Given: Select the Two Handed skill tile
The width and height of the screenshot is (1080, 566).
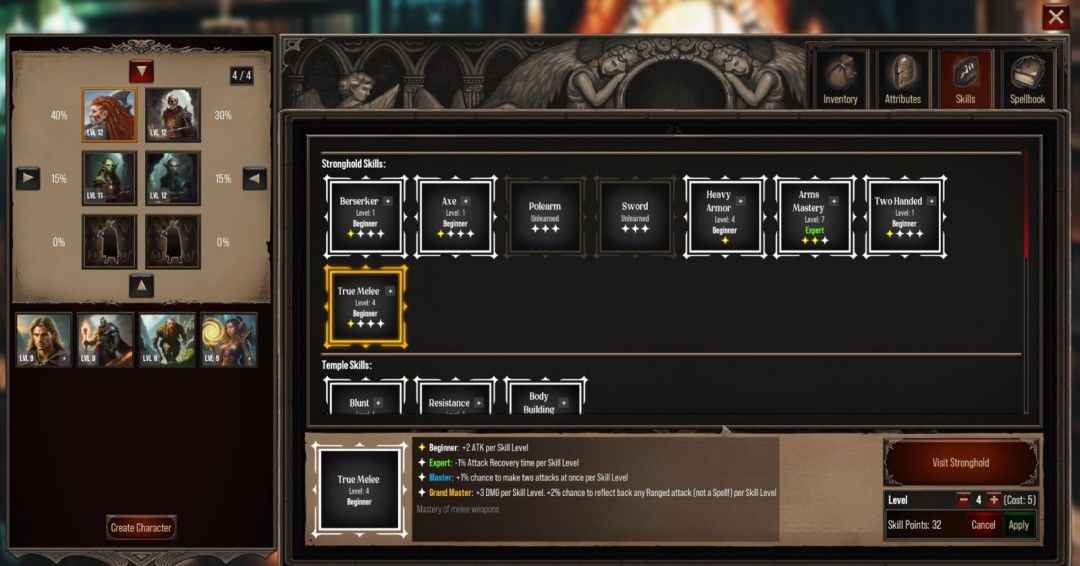Looking at the screenshot, I should click(x=904, y=216).
